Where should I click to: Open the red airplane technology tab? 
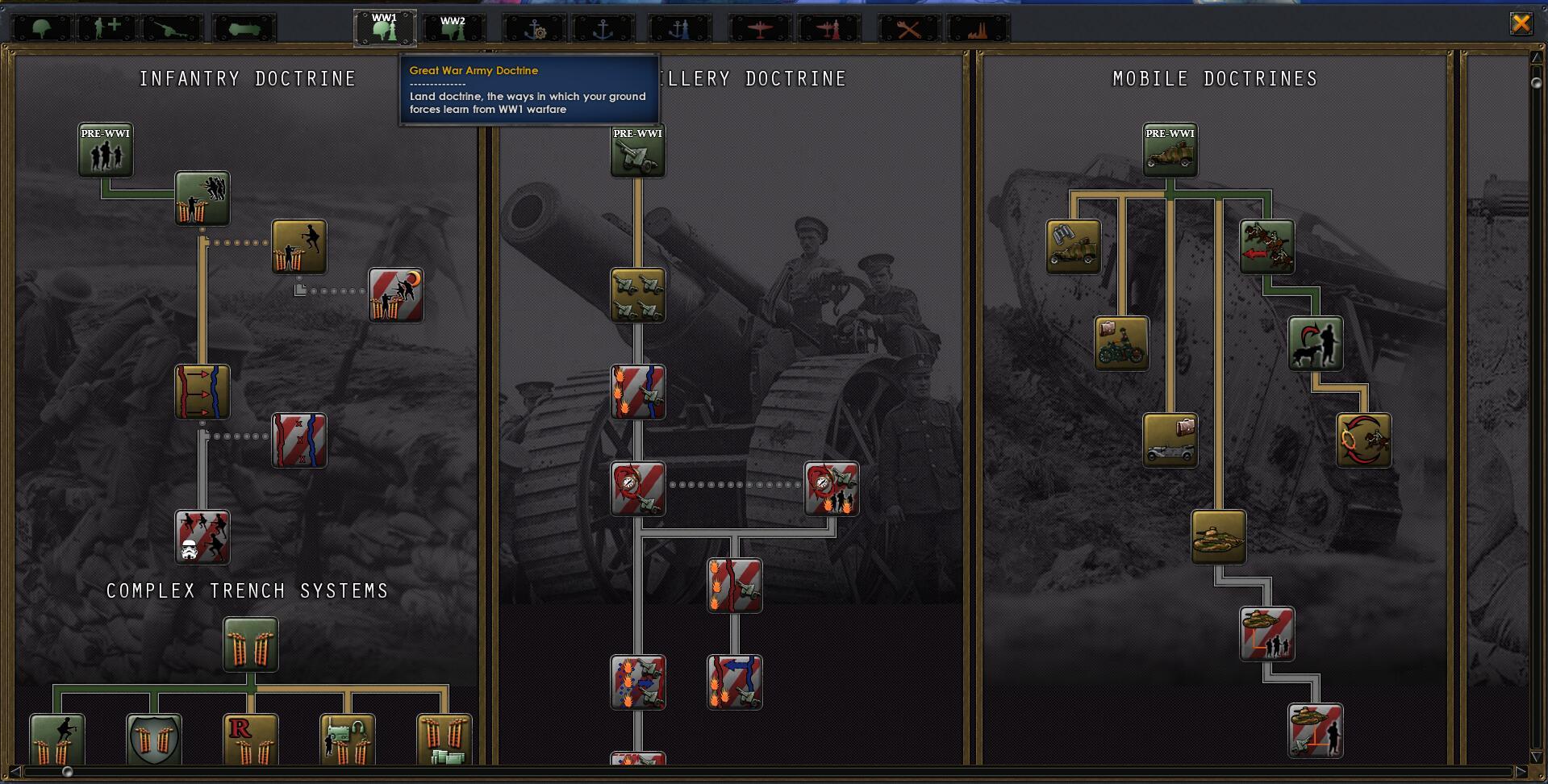(759, 29)
